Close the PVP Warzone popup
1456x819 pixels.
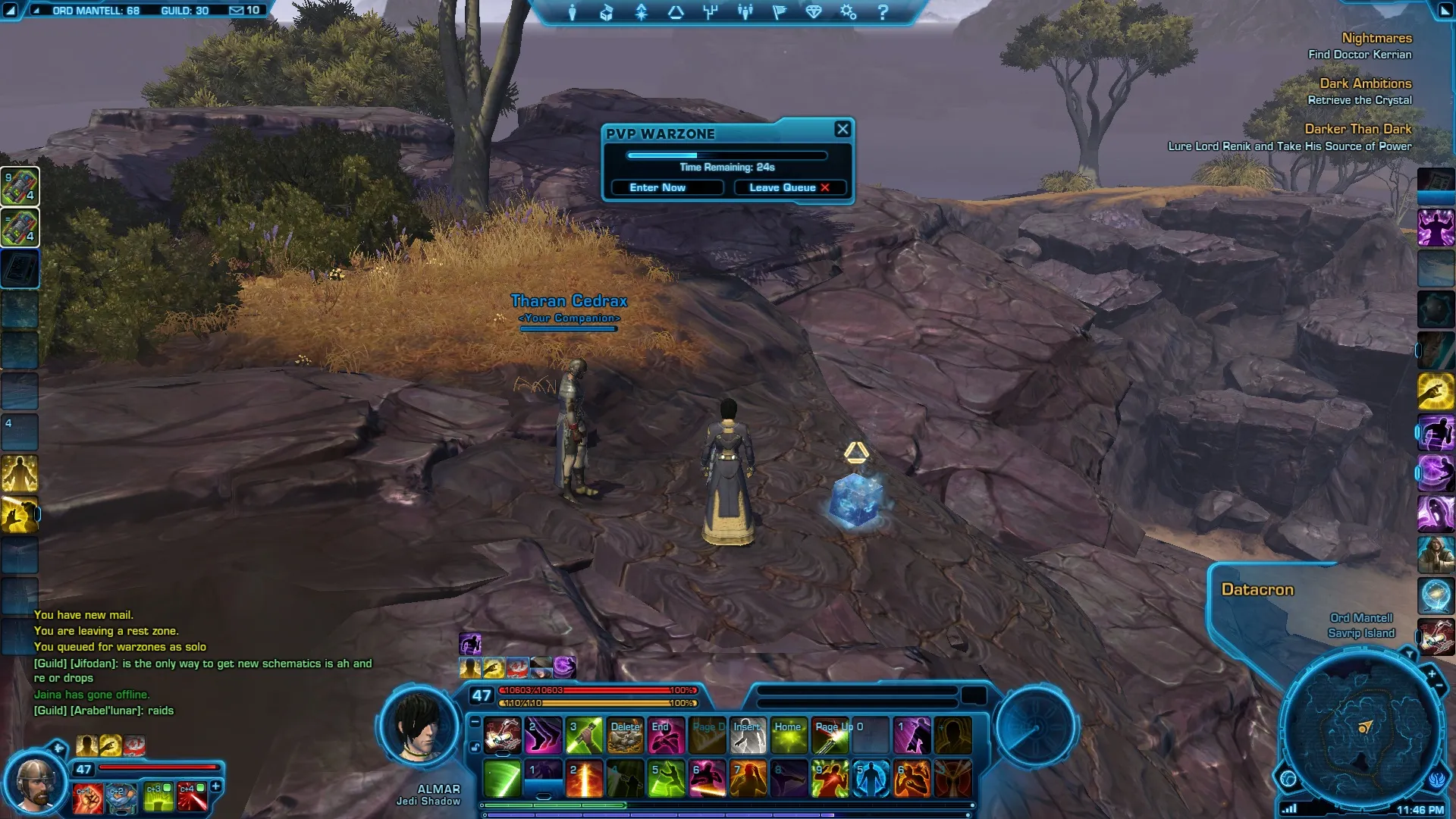coord(843,130)
